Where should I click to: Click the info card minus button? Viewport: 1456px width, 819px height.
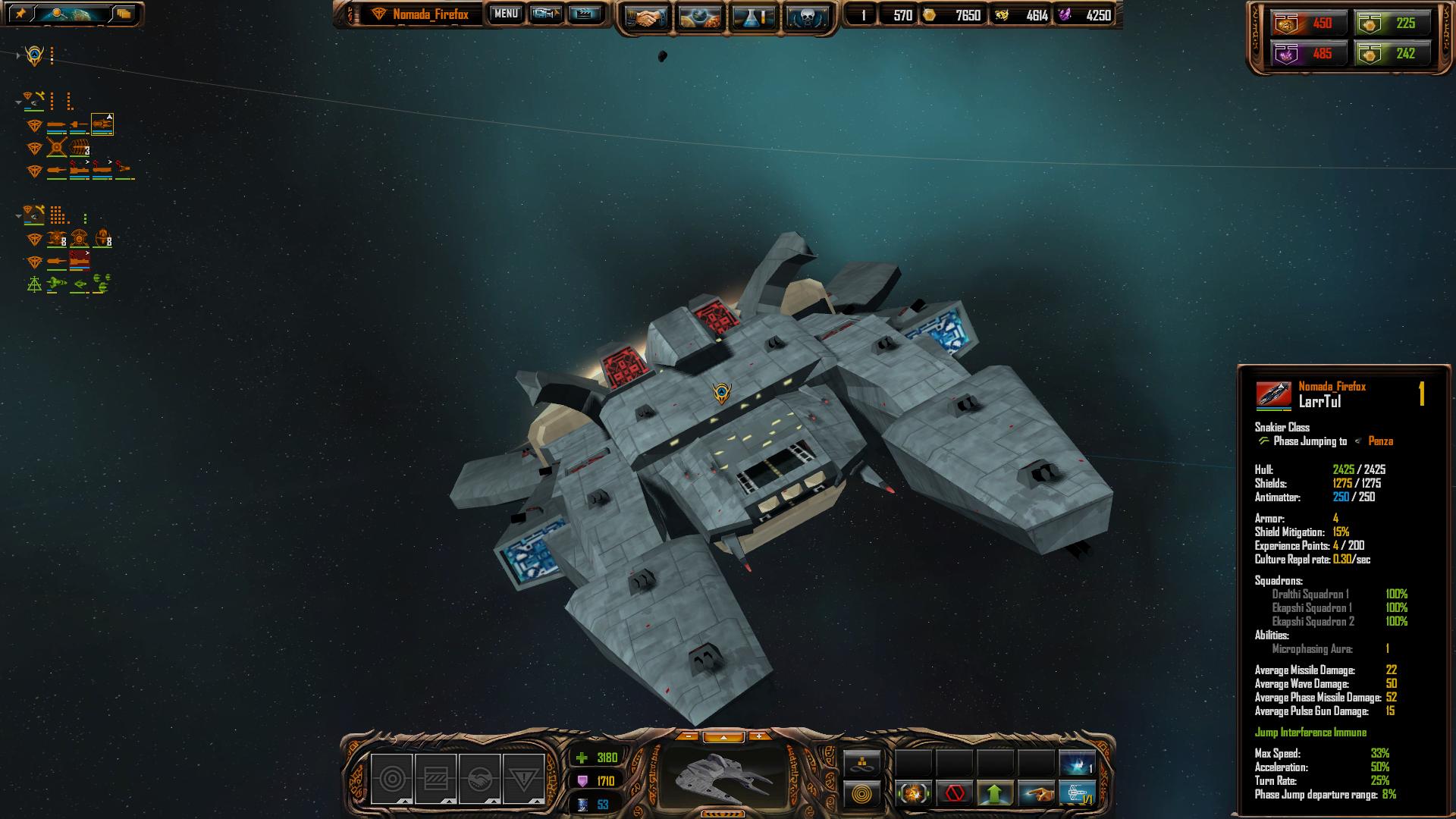click(687, 736)
